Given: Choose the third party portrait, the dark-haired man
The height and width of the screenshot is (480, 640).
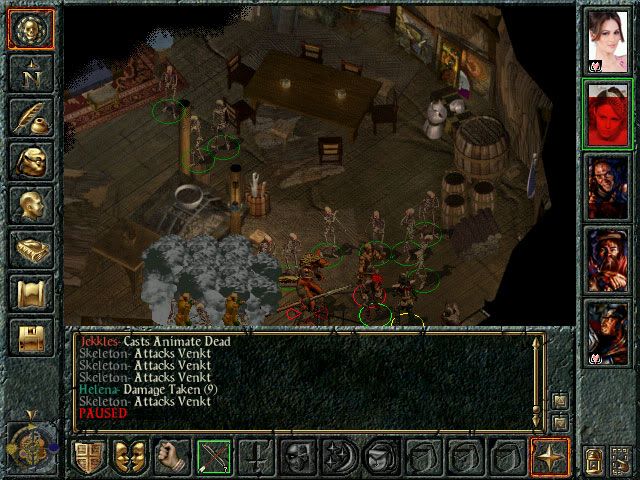Looking at the screenshot, I should [608, 186].
